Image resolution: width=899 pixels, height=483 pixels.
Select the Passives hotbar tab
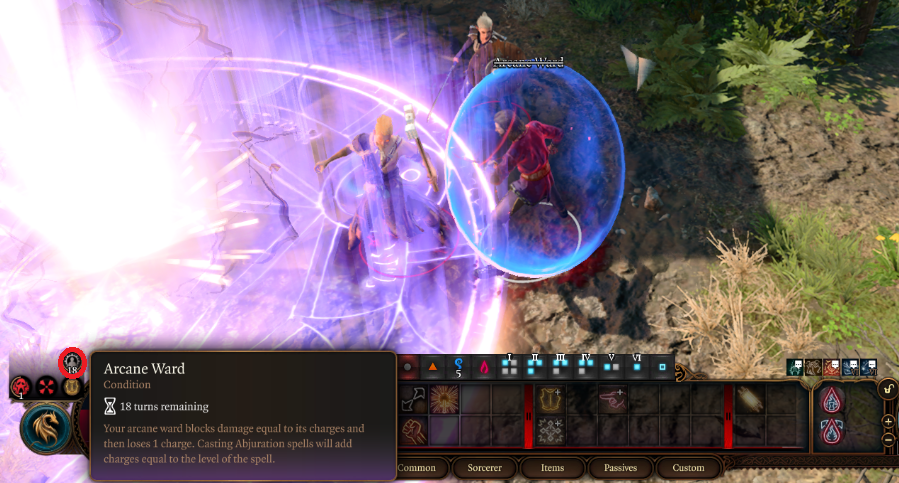620,467
